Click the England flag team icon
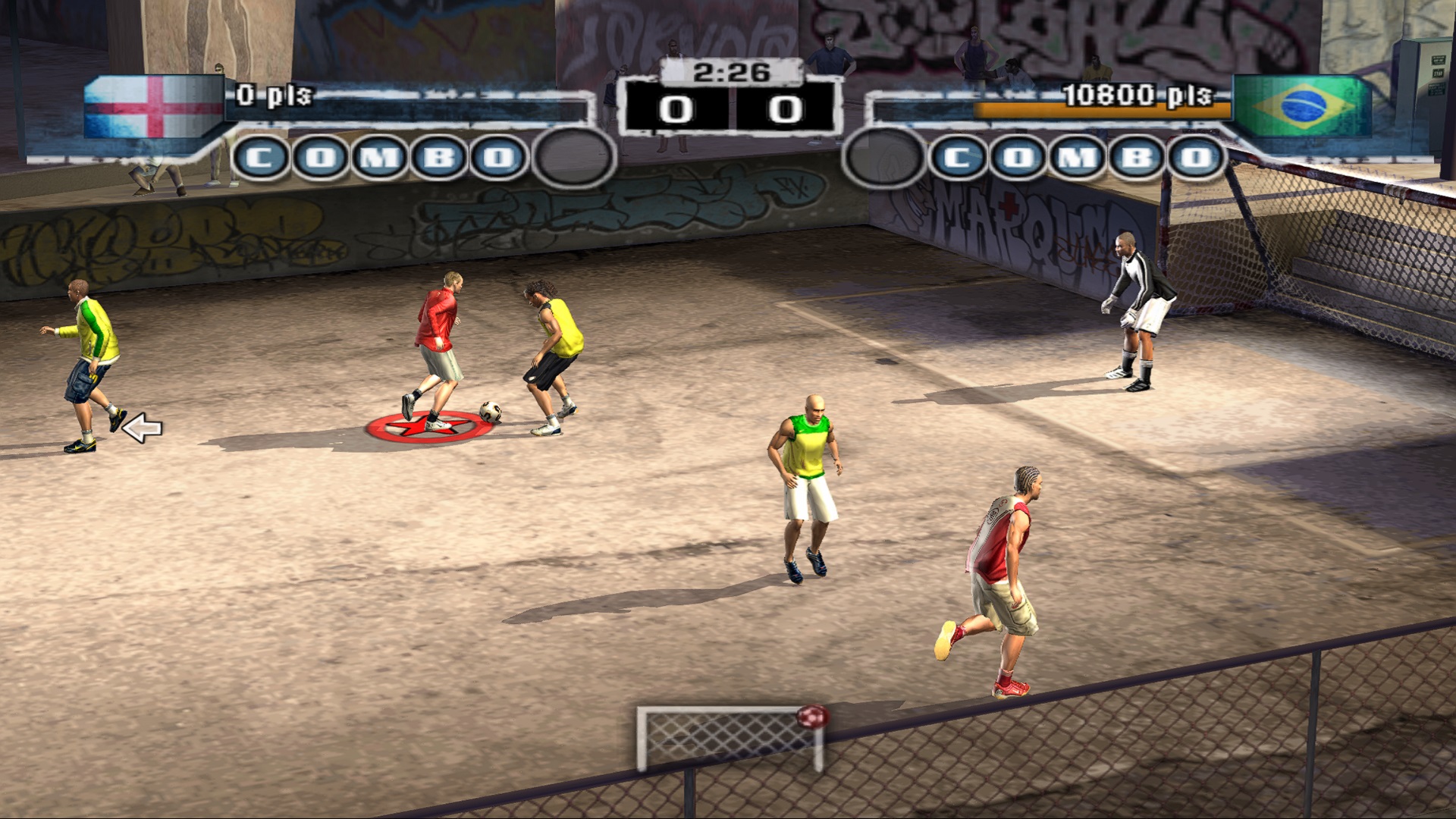This screenshot has width=1456, height=819. tap(154, 107)
